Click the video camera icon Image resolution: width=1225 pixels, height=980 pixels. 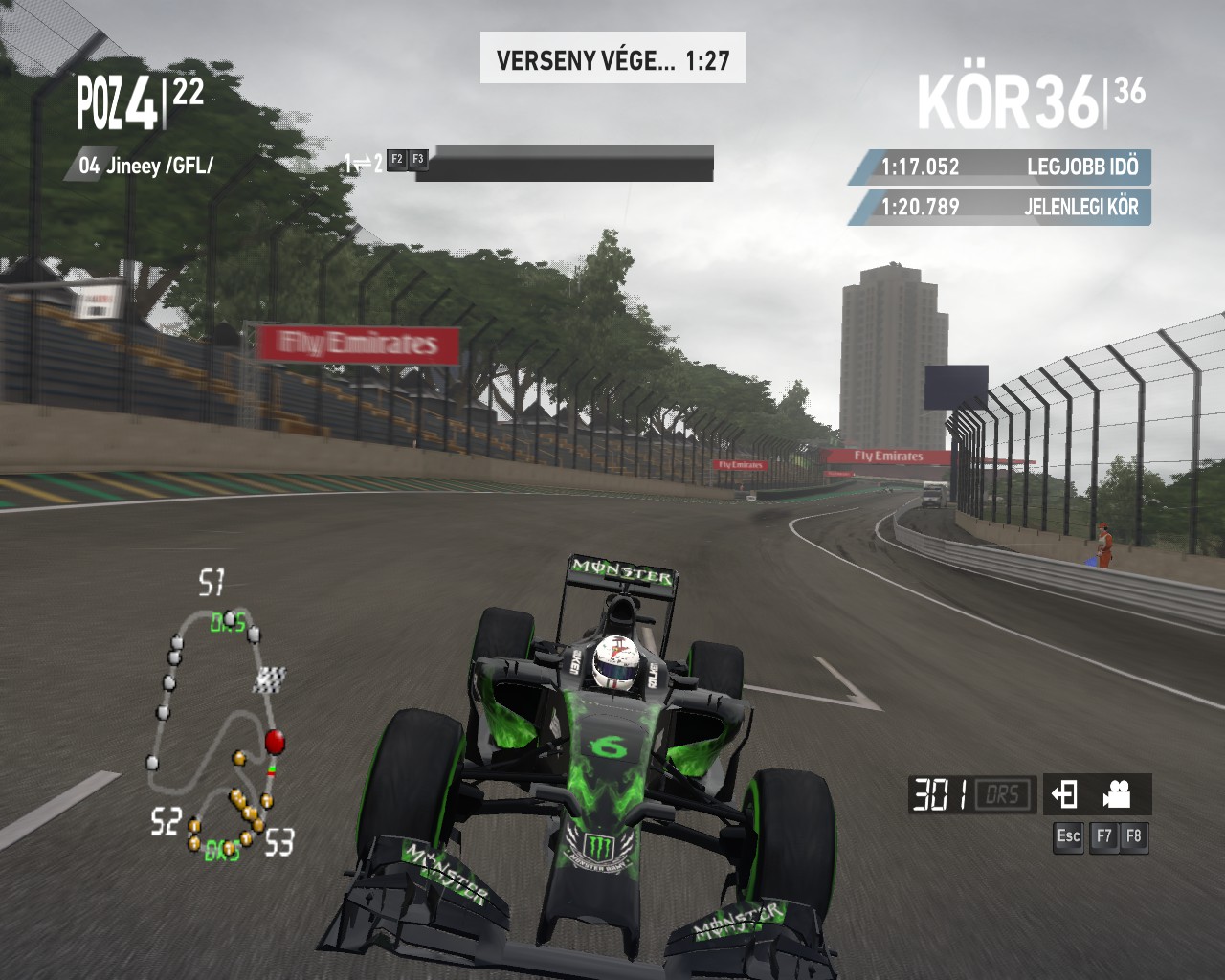pyautogui.click(x=1117, y=794)
